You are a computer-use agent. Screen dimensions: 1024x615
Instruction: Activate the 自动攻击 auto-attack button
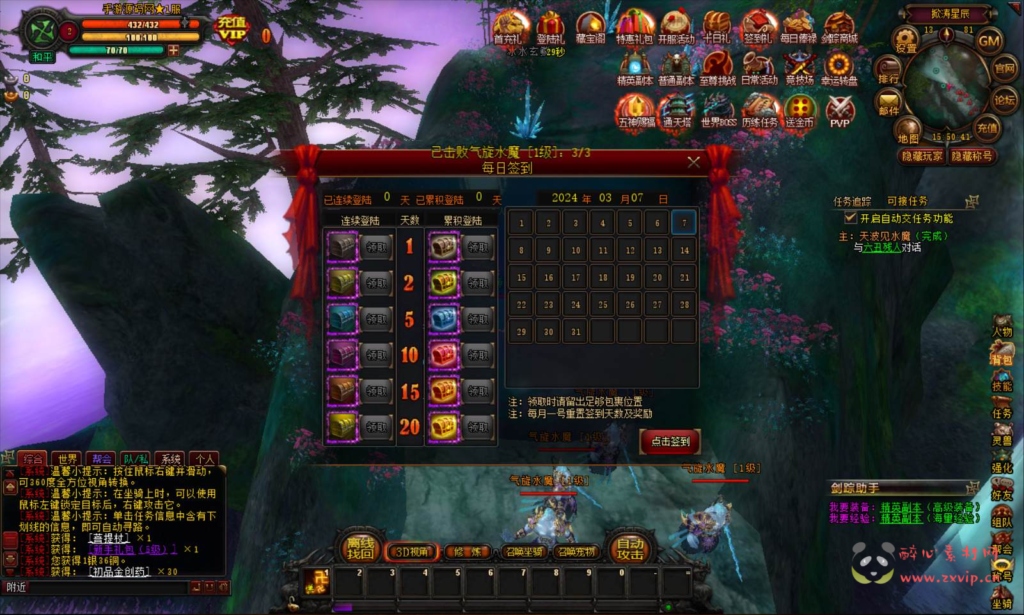click(x=629, y=544)
